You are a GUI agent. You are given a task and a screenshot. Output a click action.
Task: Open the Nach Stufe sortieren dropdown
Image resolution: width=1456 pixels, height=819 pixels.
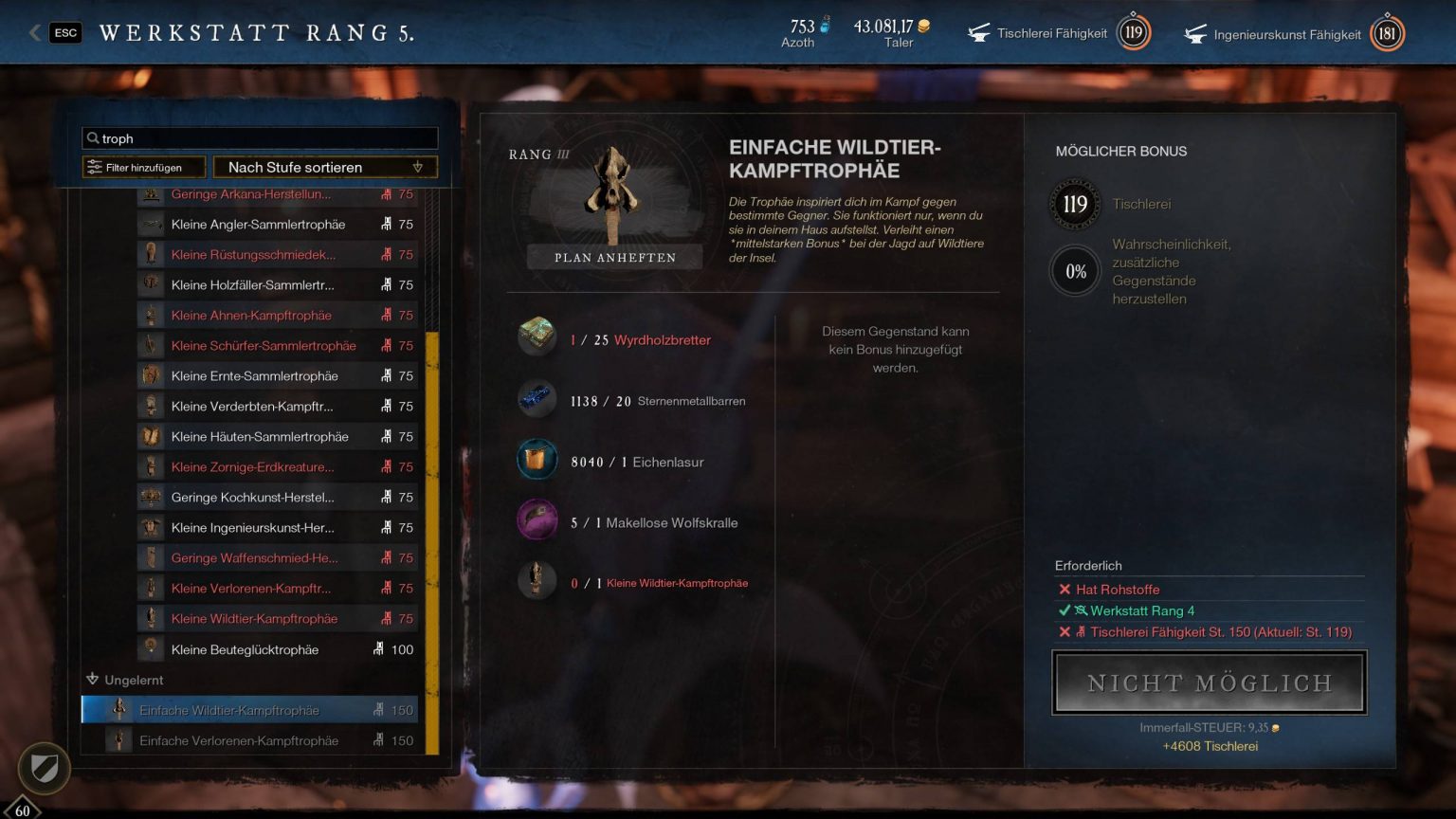(x=325, y=167)
